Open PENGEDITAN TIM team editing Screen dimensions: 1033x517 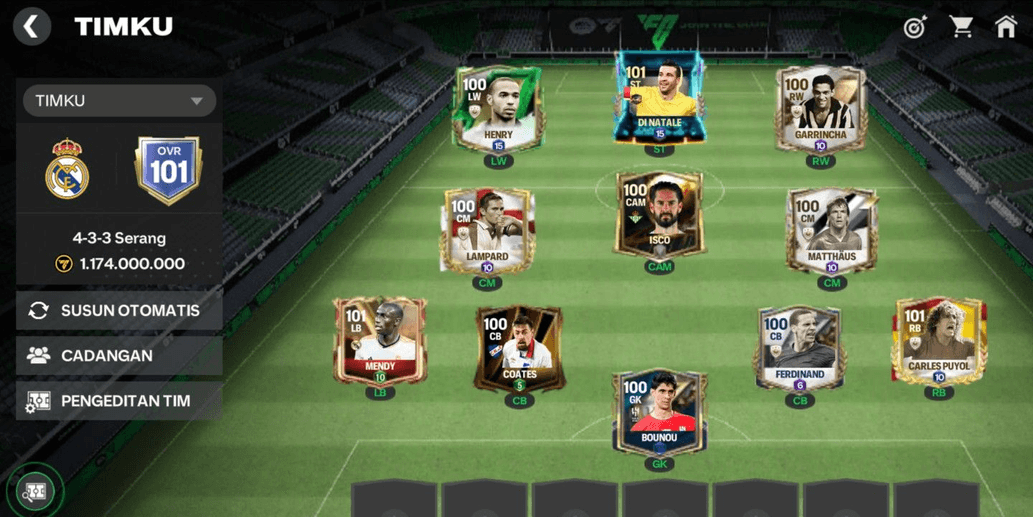[119, 401]
